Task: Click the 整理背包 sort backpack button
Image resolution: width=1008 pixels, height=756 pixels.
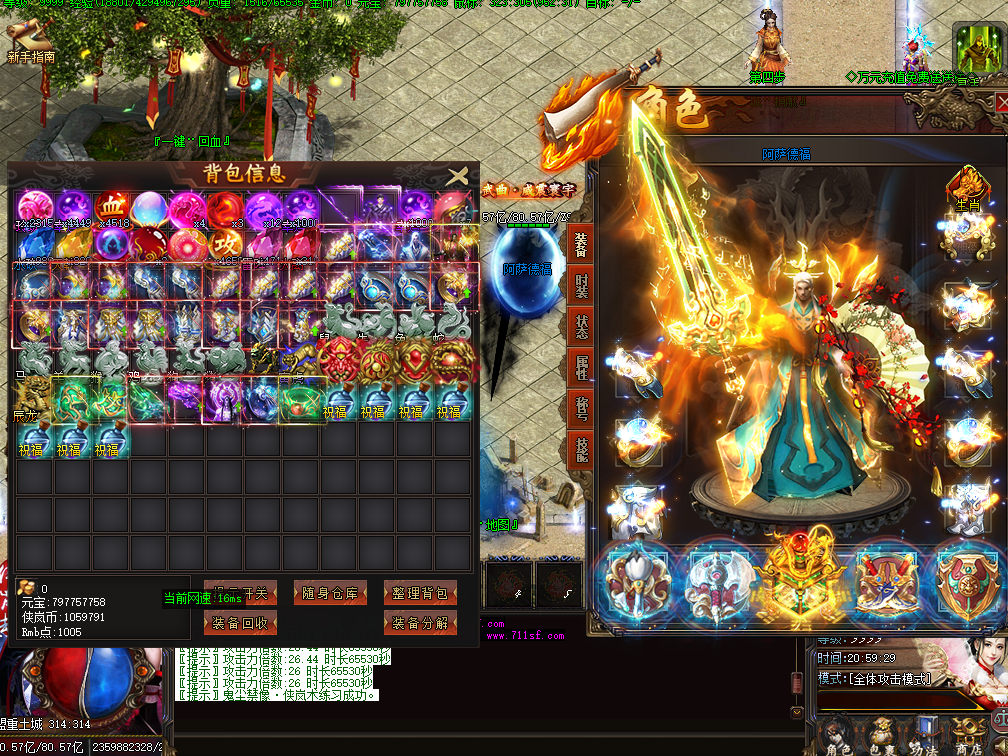Action: tap(420, 593)
